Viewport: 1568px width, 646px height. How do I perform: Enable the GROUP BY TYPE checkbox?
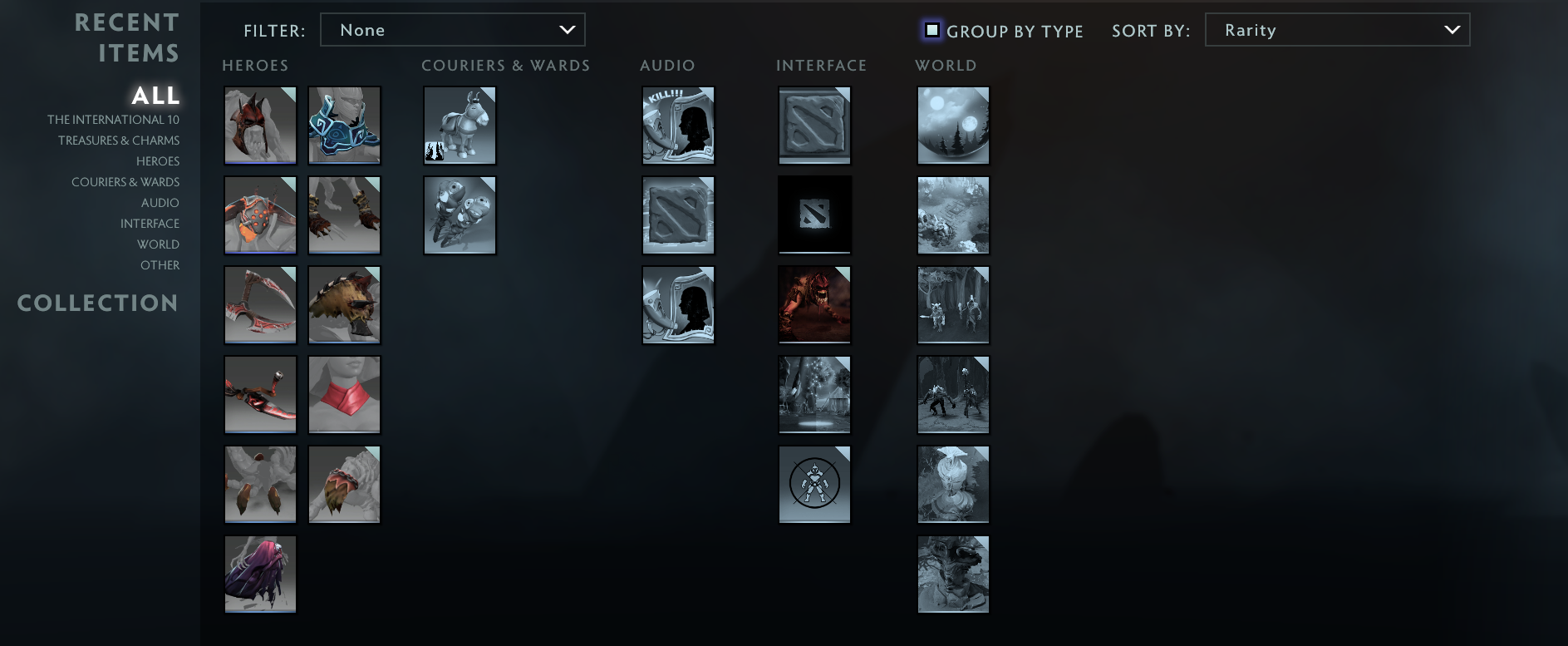932,30
